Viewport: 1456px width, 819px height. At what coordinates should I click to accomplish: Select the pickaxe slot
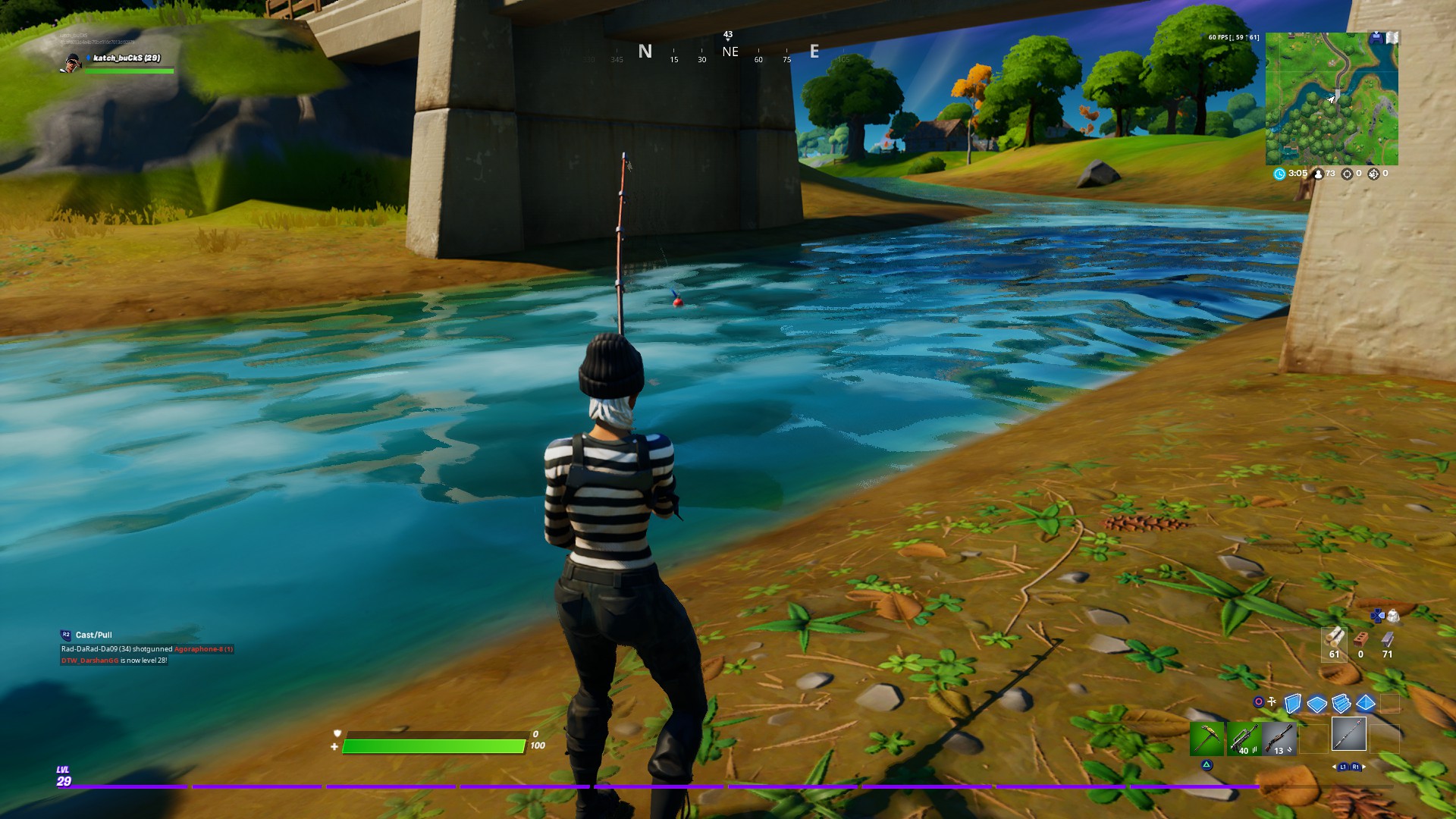1207,738
